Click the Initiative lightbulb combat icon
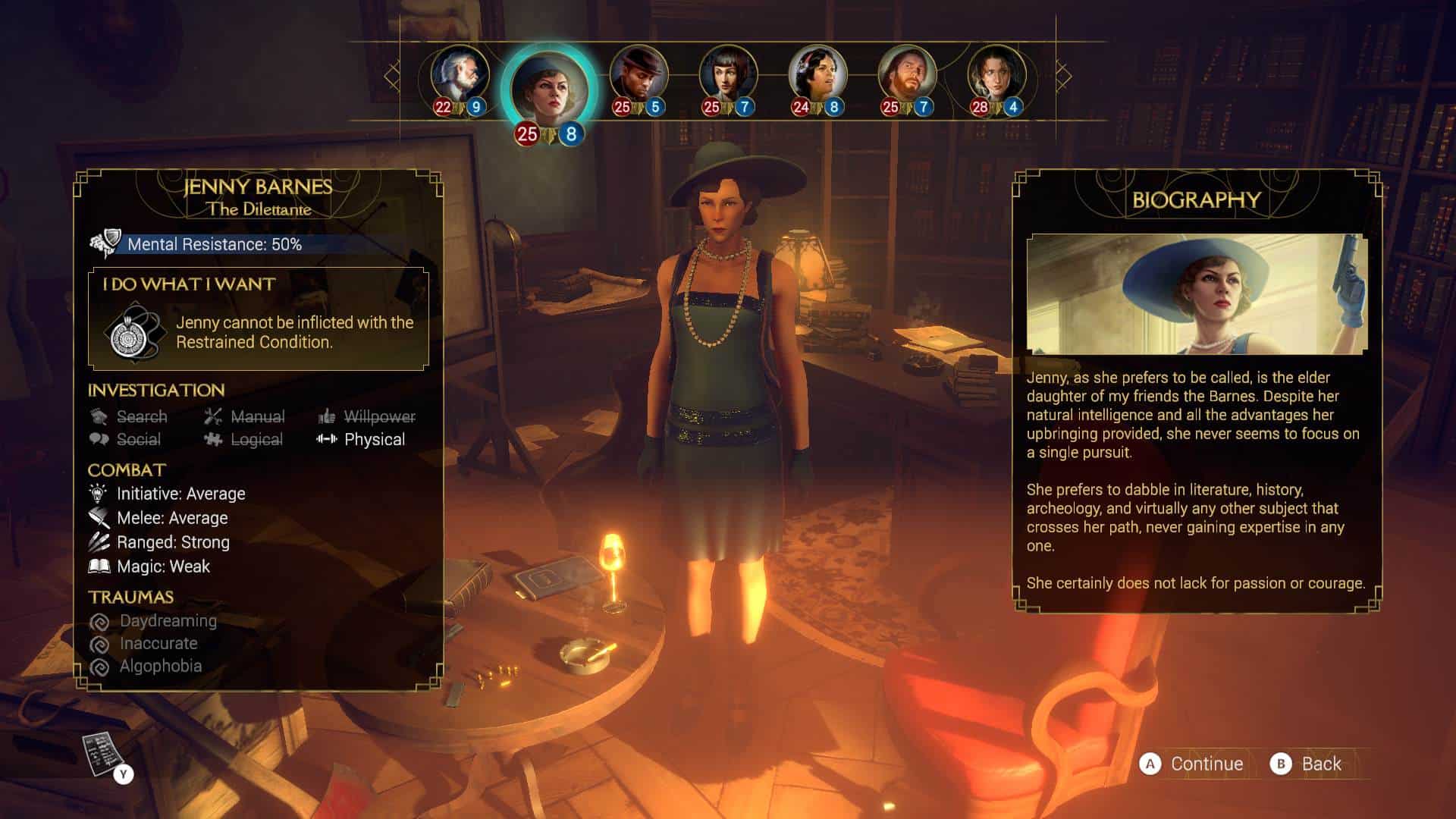This screenshot has height=819, width=1456. point(98,493)
